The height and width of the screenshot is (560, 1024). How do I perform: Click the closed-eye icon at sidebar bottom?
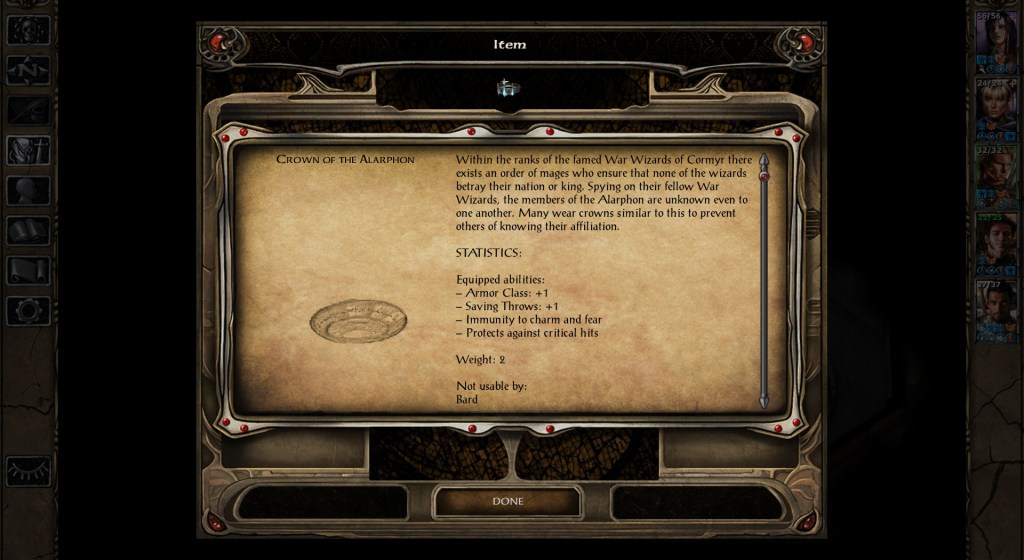(x=28, y=470)
